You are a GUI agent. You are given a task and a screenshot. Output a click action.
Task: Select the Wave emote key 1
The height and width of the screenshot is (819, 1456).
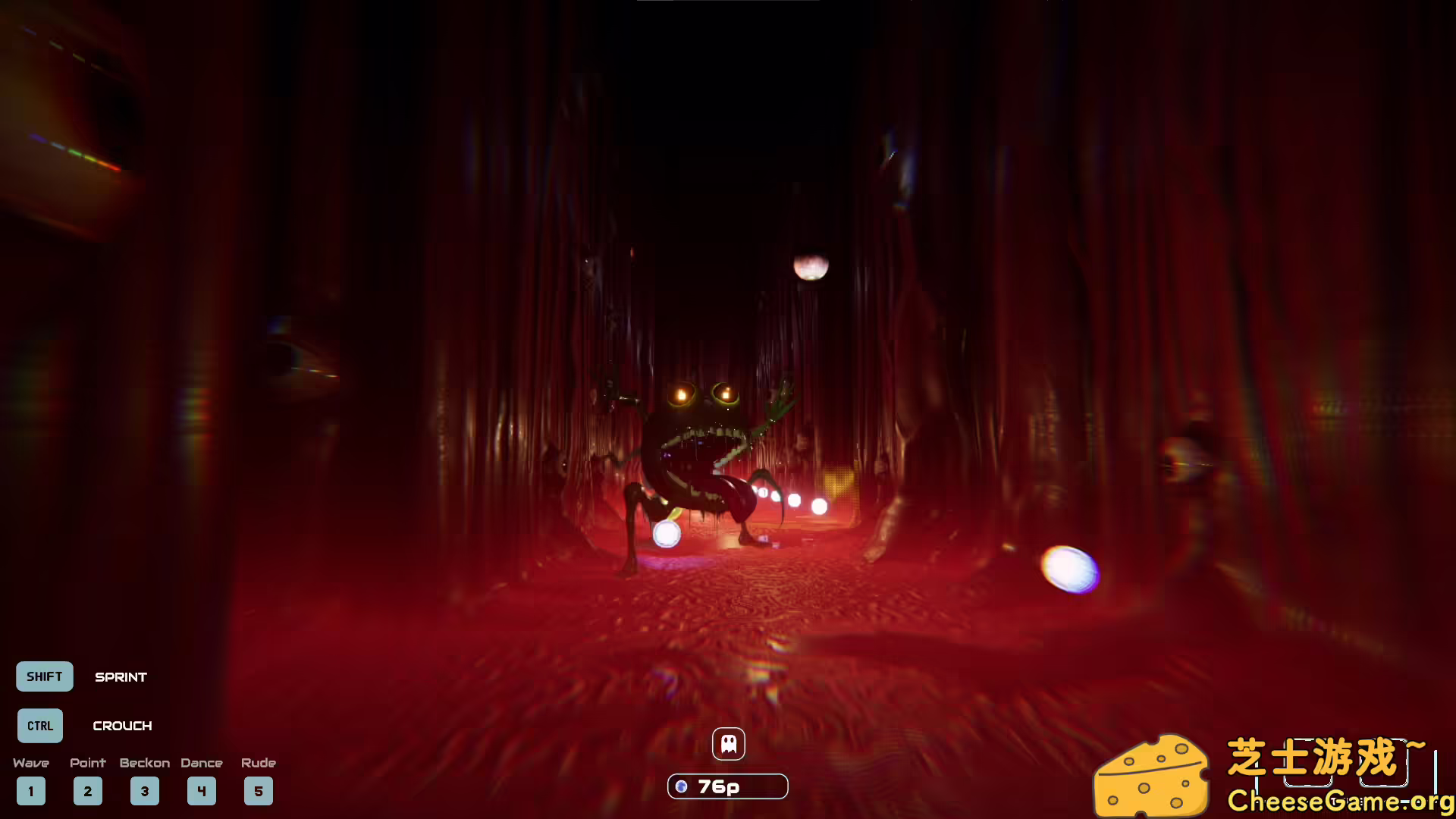(31, 791)
